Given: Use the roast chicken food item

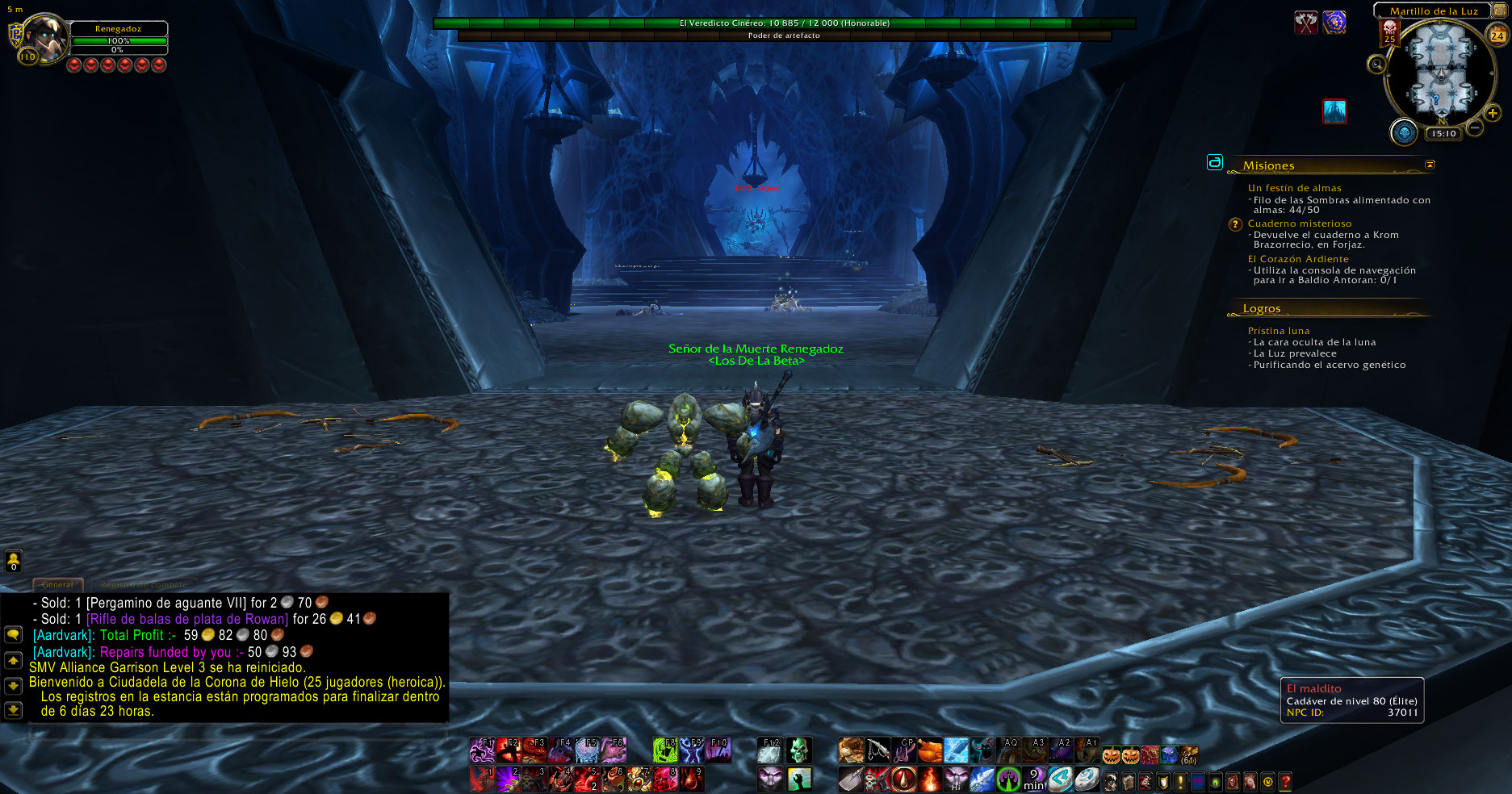Looking at the screenshot, I should (x=930, y=750).
